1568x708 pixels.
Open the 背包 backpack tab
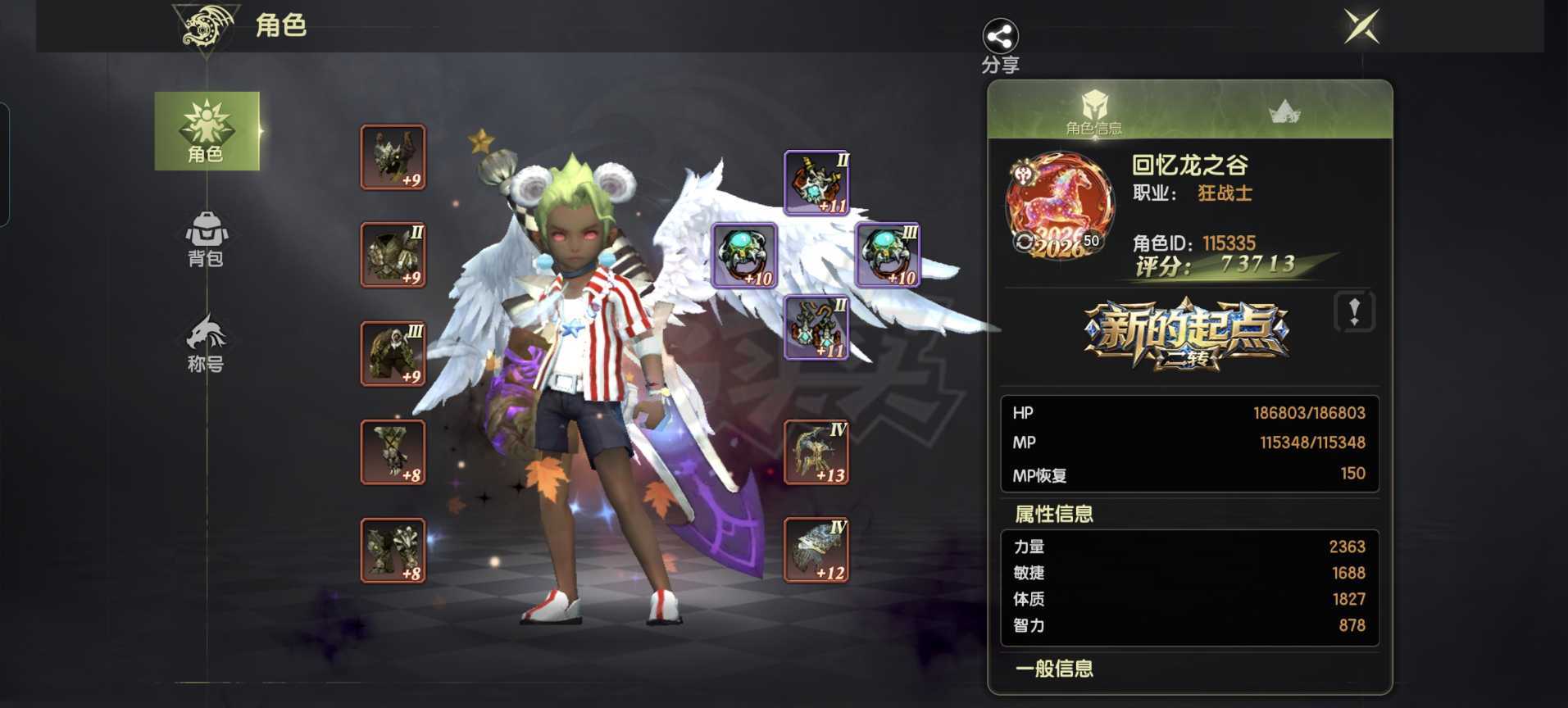[x=207, y=239]
